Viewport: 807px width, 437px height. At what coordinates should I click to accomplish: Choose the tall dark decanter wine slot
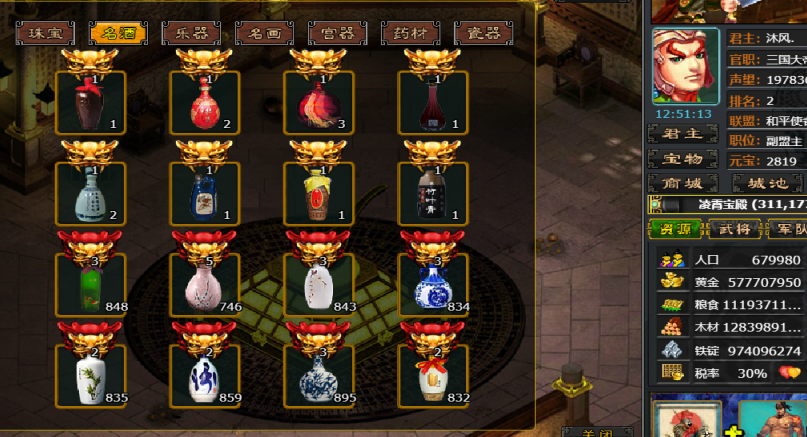(434, 102)
